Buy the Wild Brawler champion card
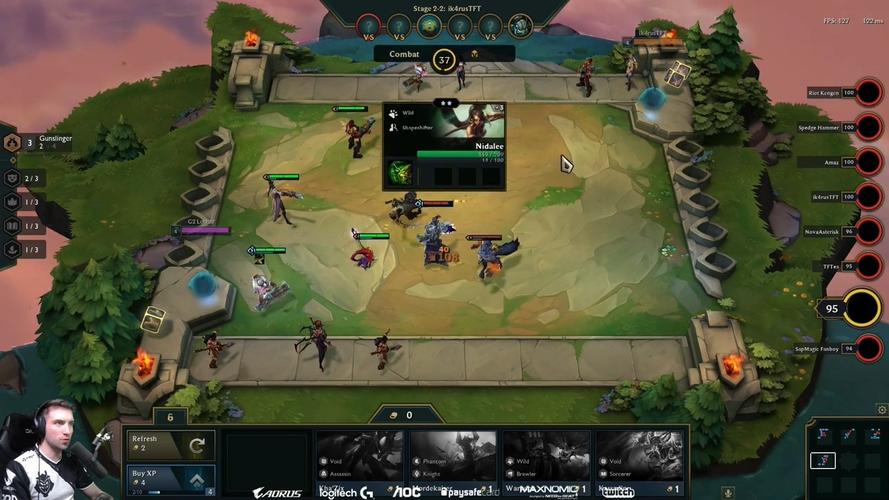Viewport: 889px width, 500px height. click(x=546, y=460)
